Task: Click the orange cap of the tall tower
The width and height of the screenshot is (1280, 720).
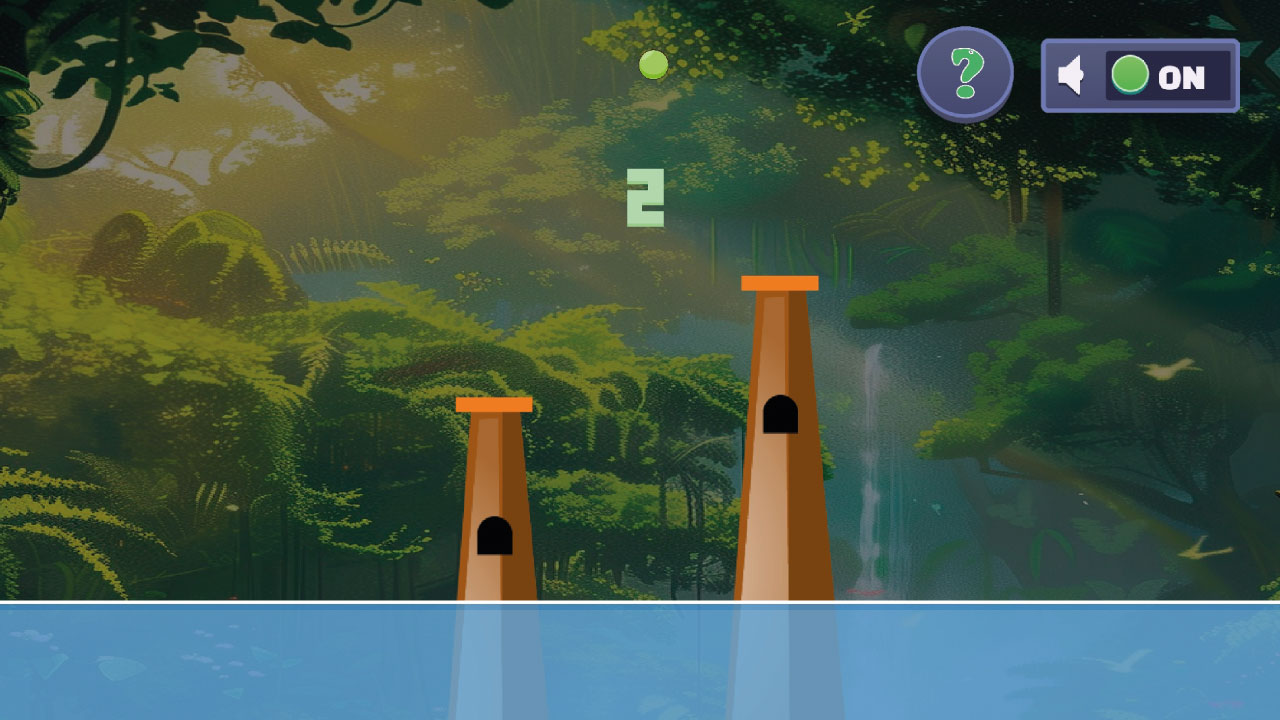Action: point(779,285)
